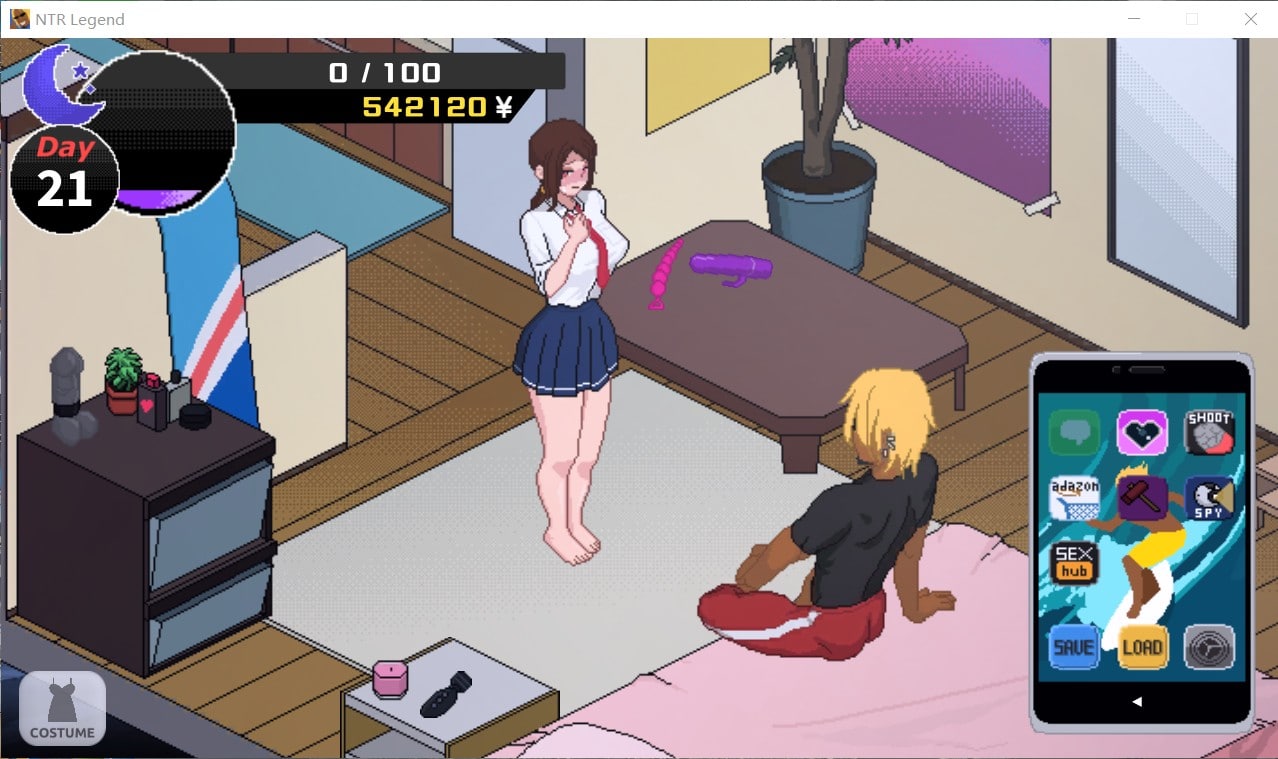The width and height of the screenshot is (1278, 759).
Task: Tap the yellow LOAD button
Action: tap(1142, 647)
